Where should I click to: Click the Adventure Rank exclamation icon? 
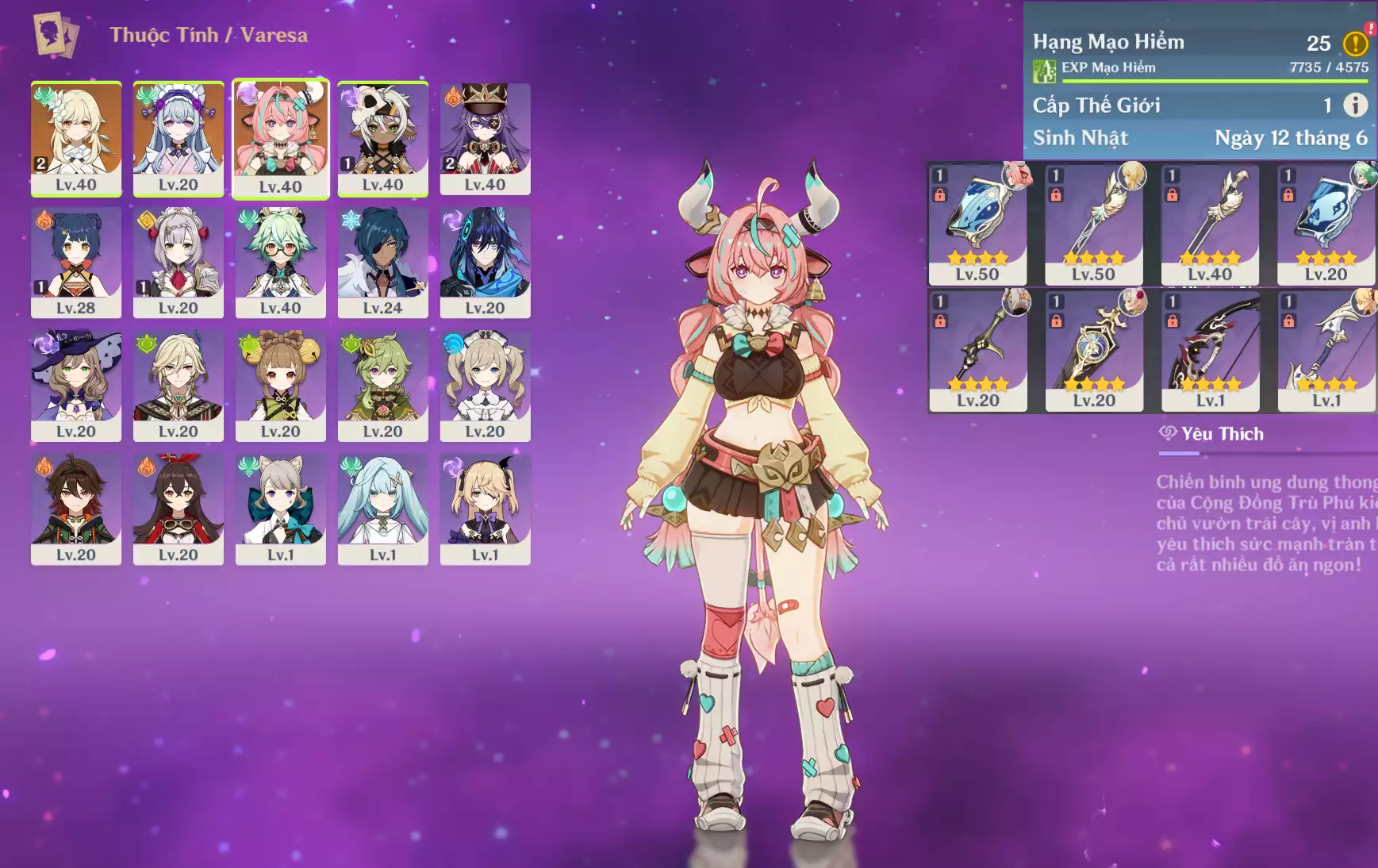point(1355,43)
